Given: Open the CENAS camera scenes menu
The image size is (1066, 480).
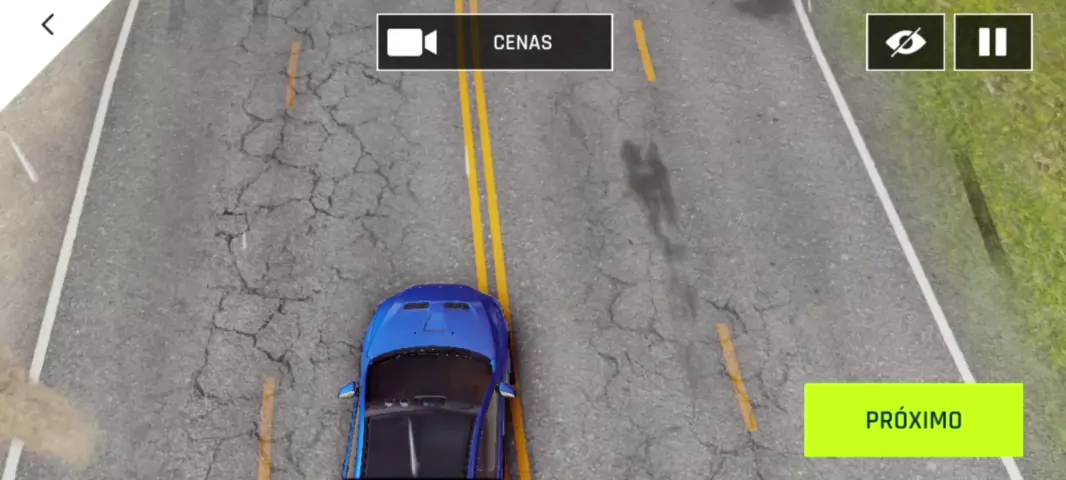Looking at the screenshot, I should click(494, 42).
